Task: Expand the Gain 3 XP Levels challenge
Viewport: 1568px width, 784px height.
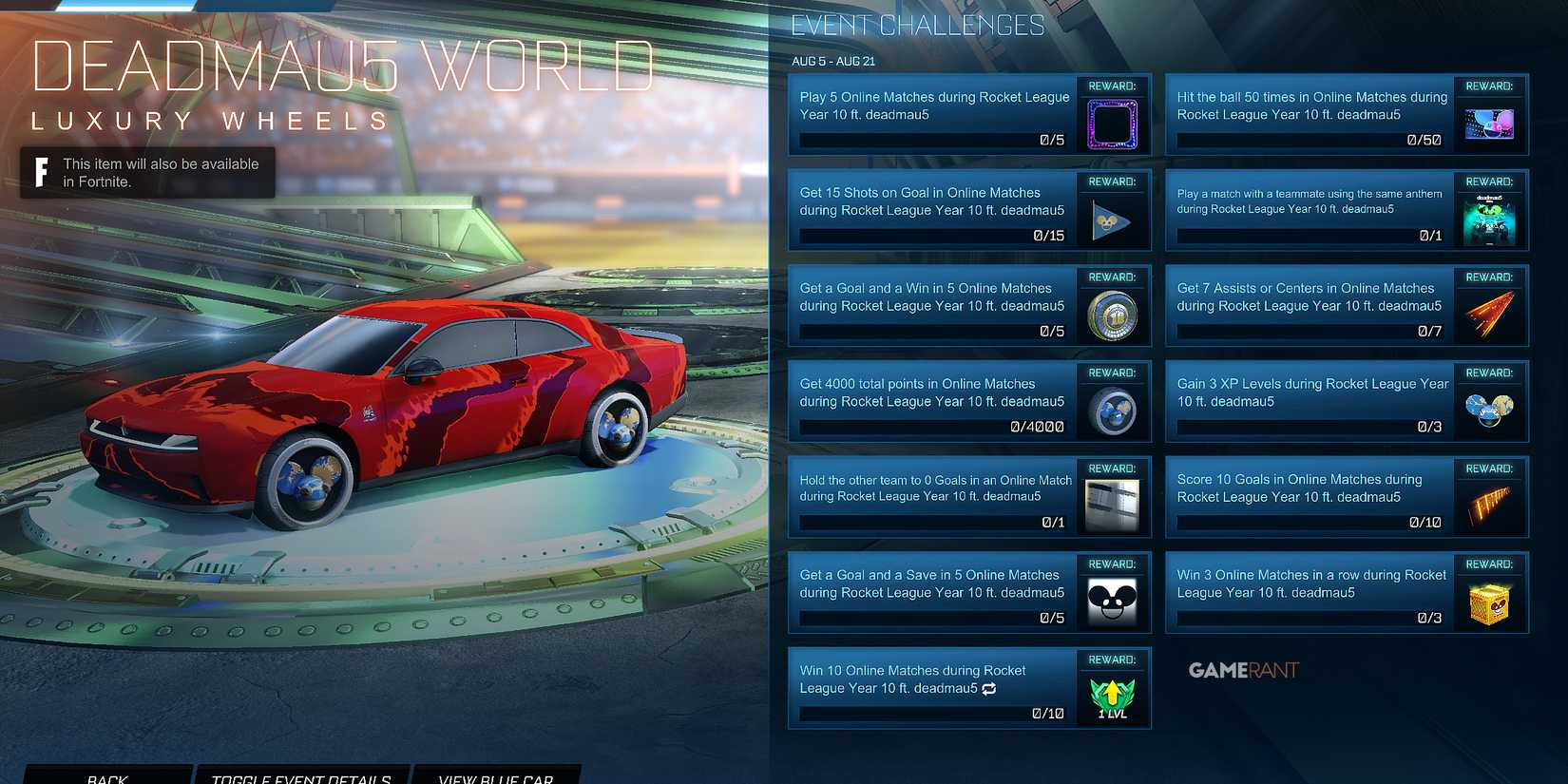Action: coord(1311,392)
